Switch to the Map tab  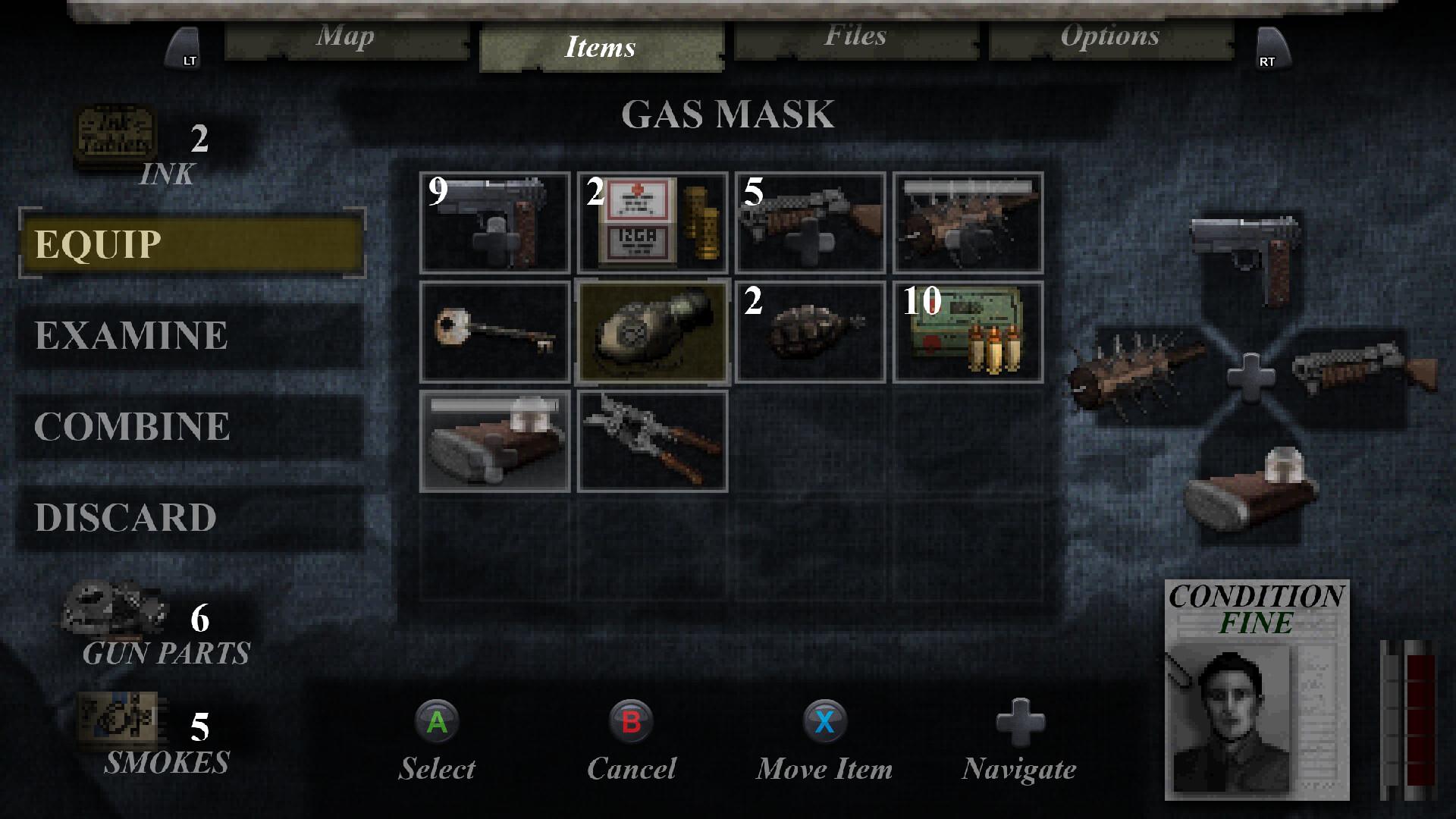click(346, 38)
